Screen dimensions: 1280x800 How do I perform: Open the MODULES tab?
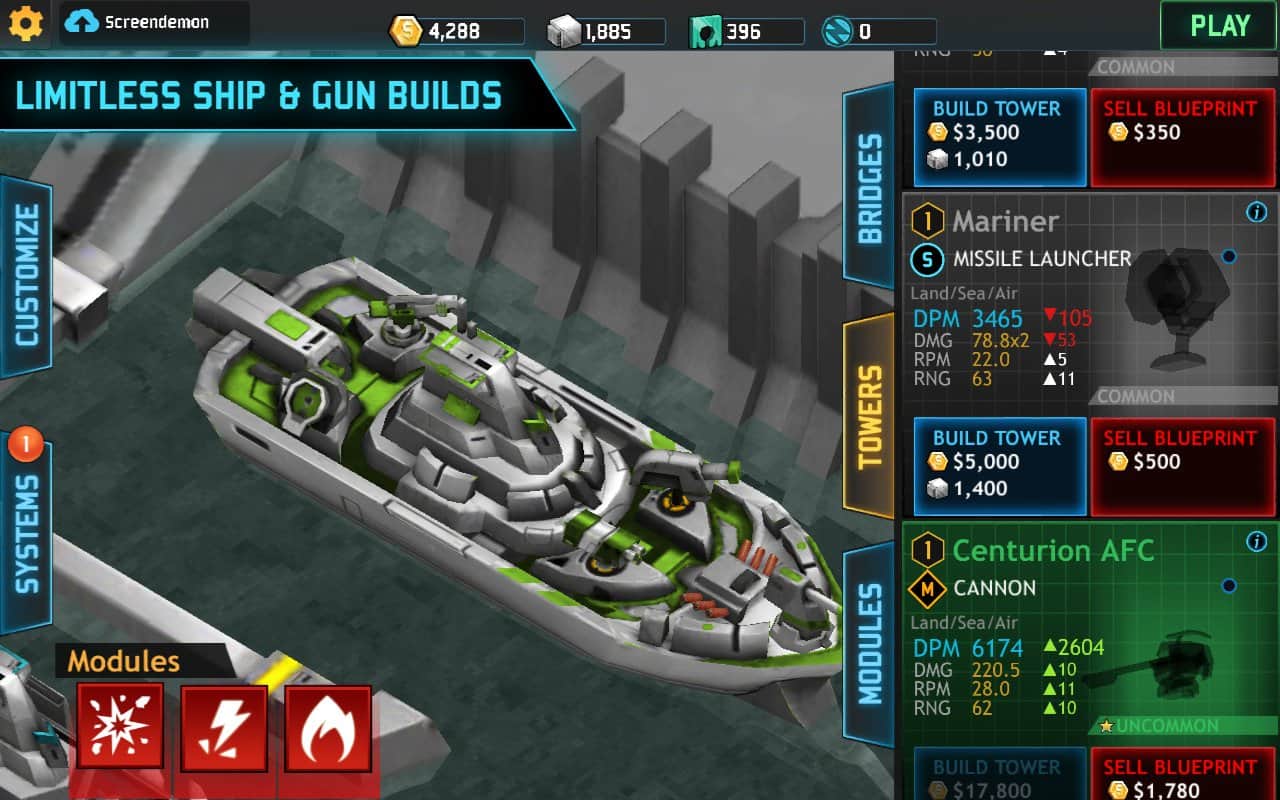[869, 644]
